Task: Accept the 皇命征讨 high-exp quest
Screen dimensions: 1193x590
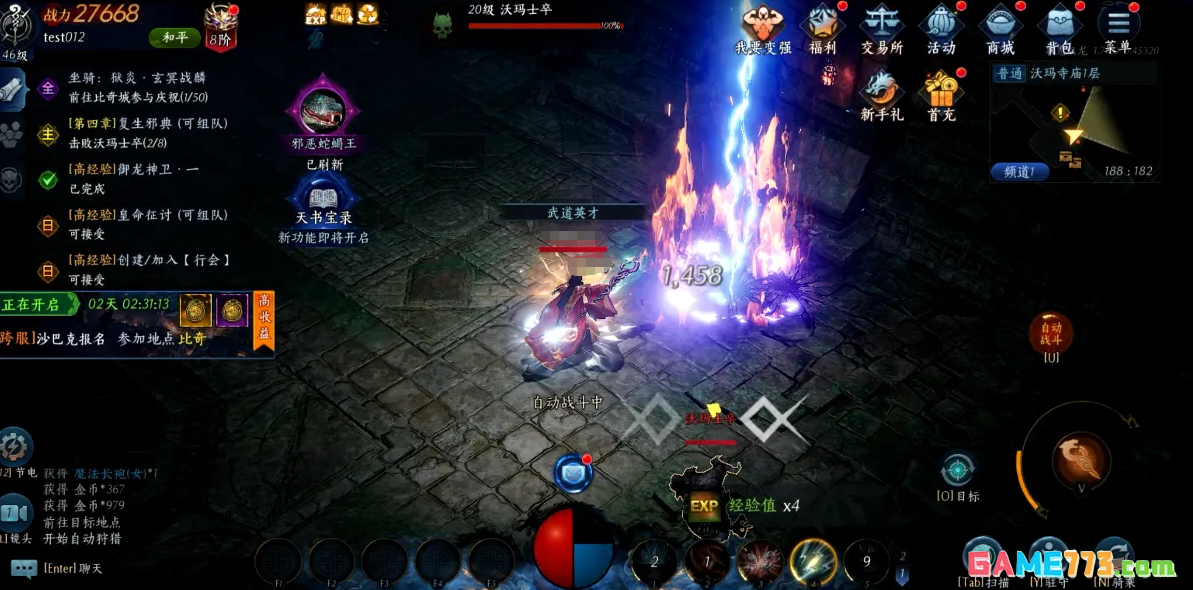Action: point(148,223)
